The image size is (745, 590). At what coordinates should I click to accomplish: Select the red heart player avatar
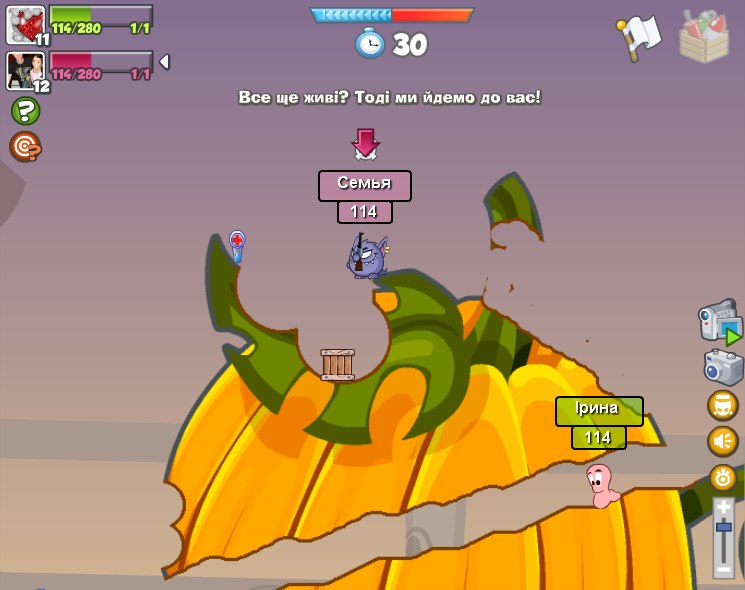(25, 25)
